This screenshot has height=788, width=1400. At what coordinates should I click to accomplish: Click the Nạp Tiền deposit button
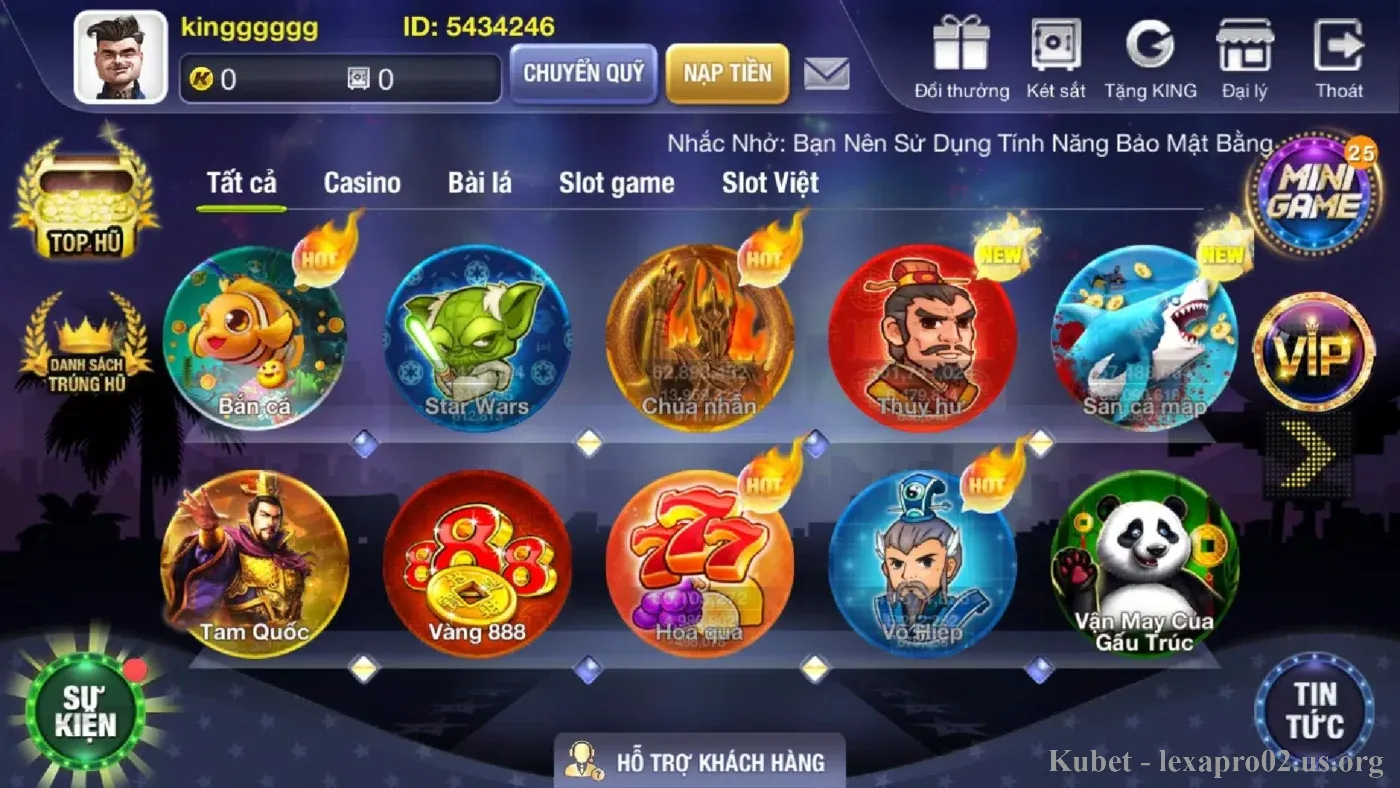727,73
